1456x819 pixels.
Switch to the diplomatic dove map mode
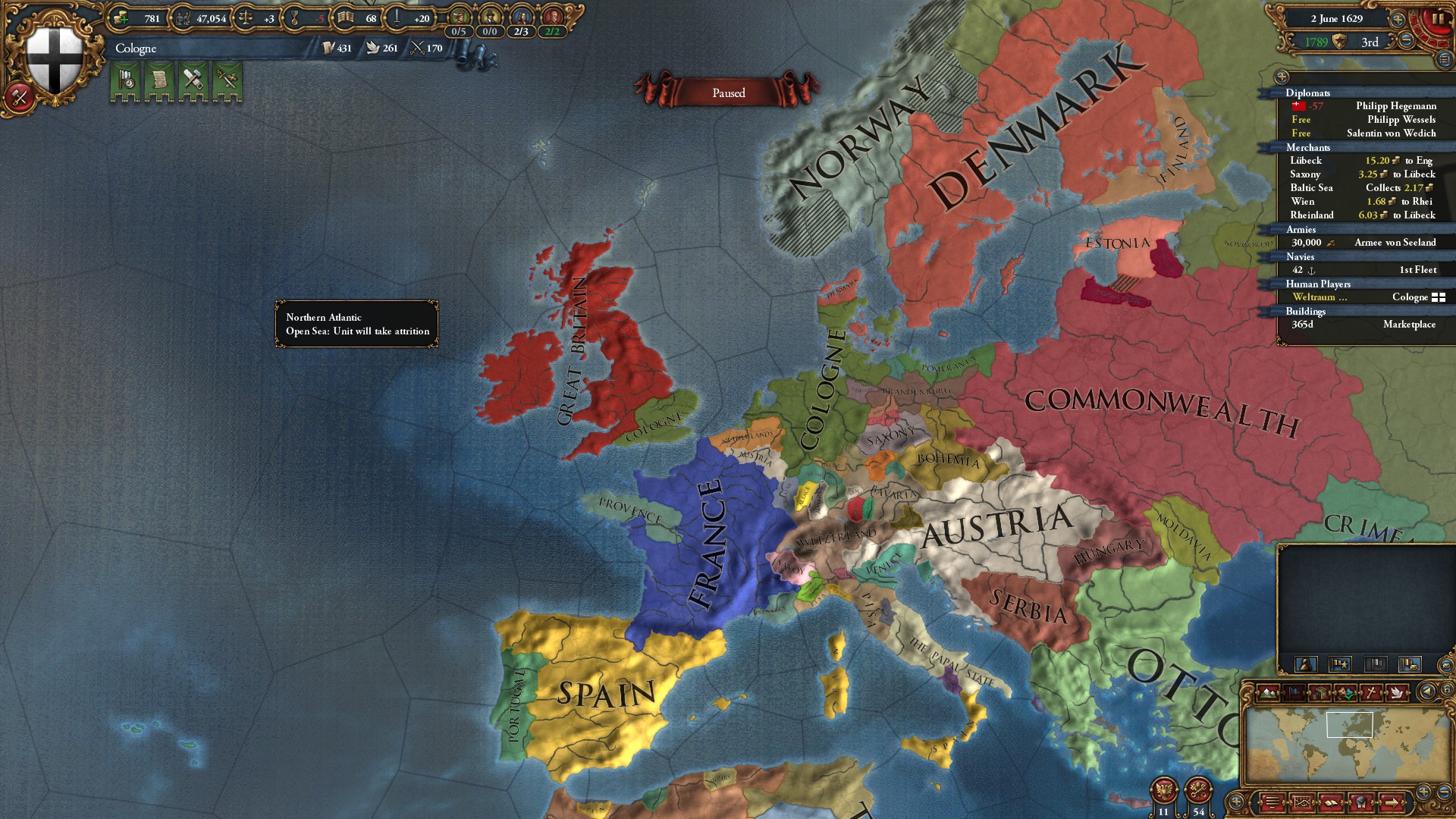pyautogui.click(x=1397, y=692)
